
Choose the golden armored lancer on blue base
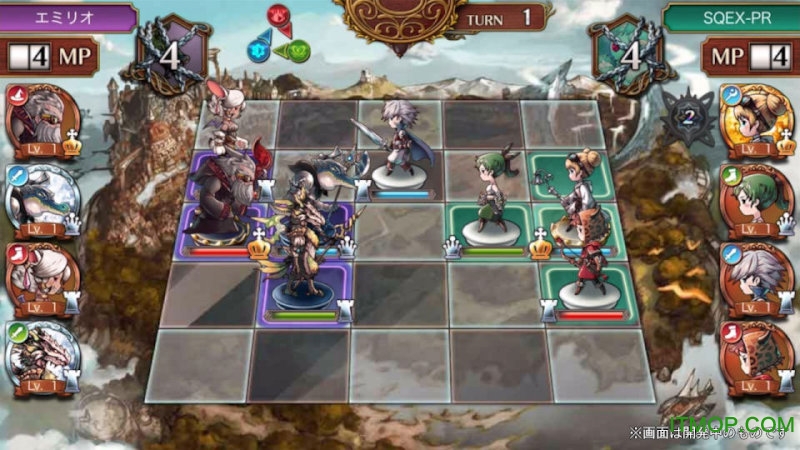300,245
